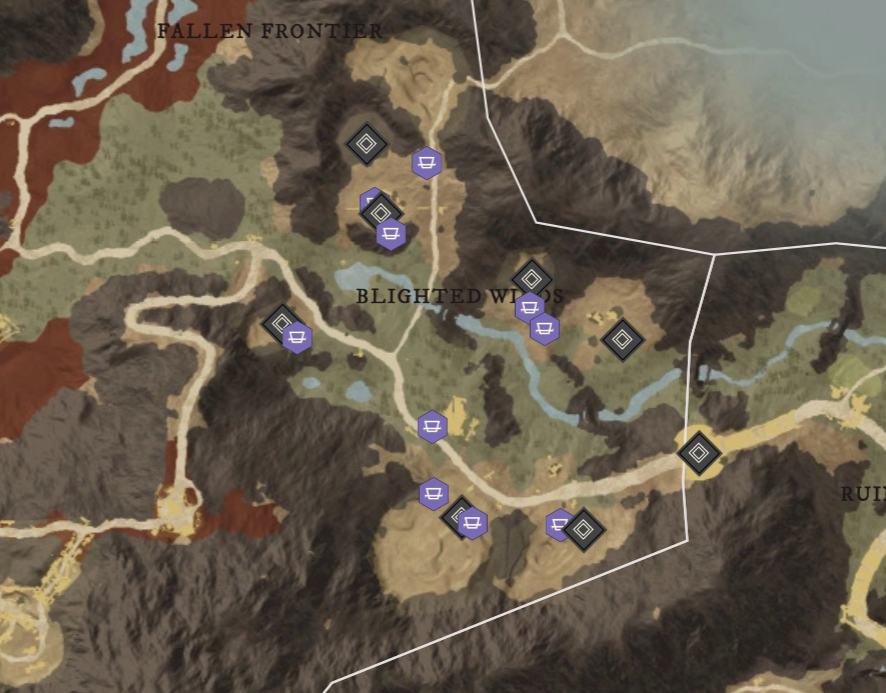886x693 pixels.
Task: Click the diamond marker by the winding western road
Action: pos(281,323)
